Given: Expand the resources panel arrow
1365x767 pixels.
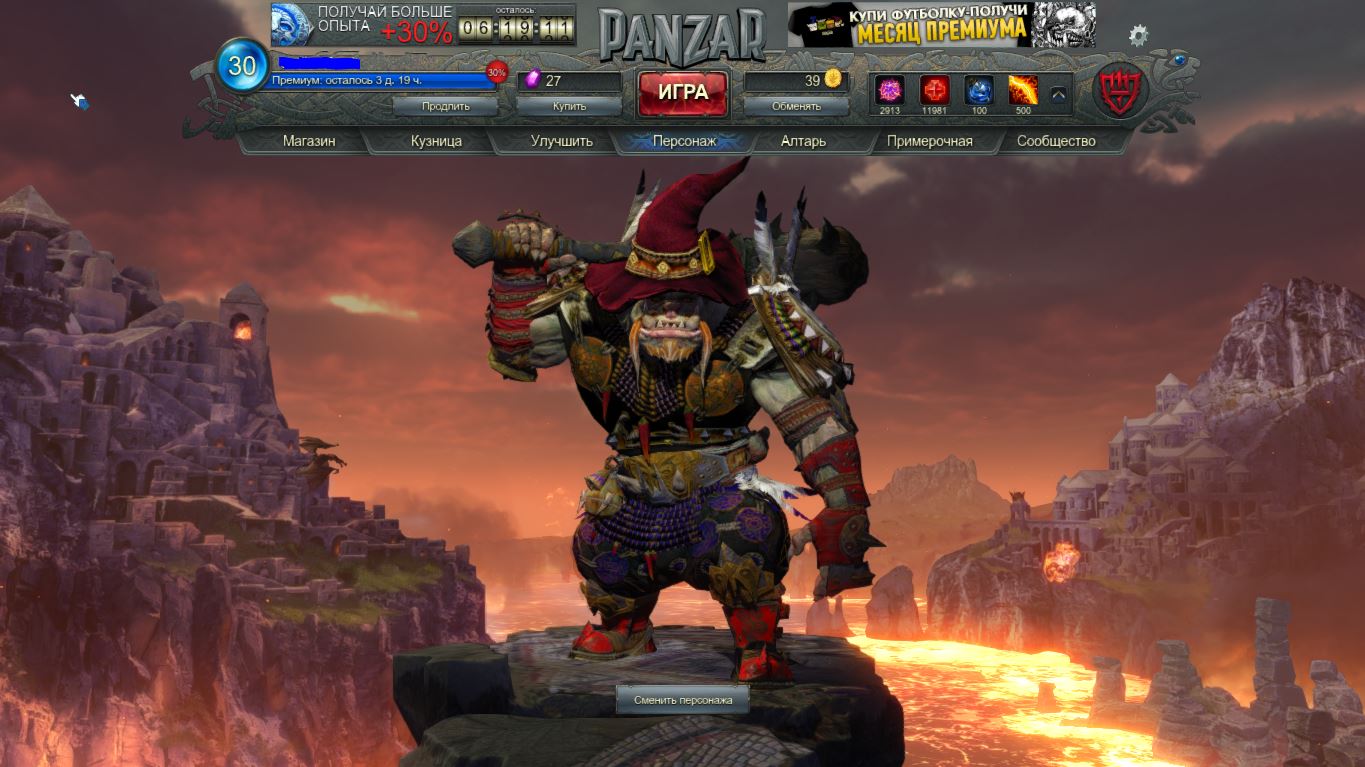Looking at the screenshot, I should (1058, 95).
